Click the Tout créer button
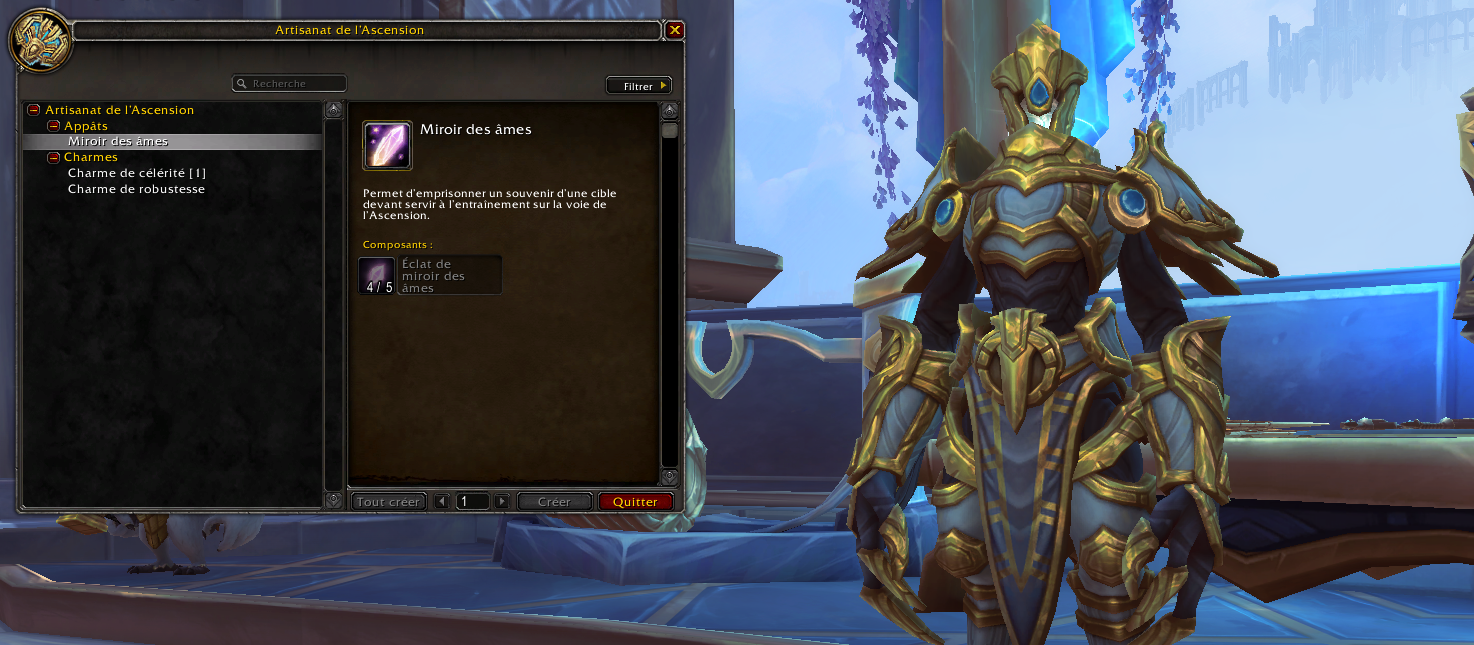Viewport: 1474px width, 645px height. point(389,502)
